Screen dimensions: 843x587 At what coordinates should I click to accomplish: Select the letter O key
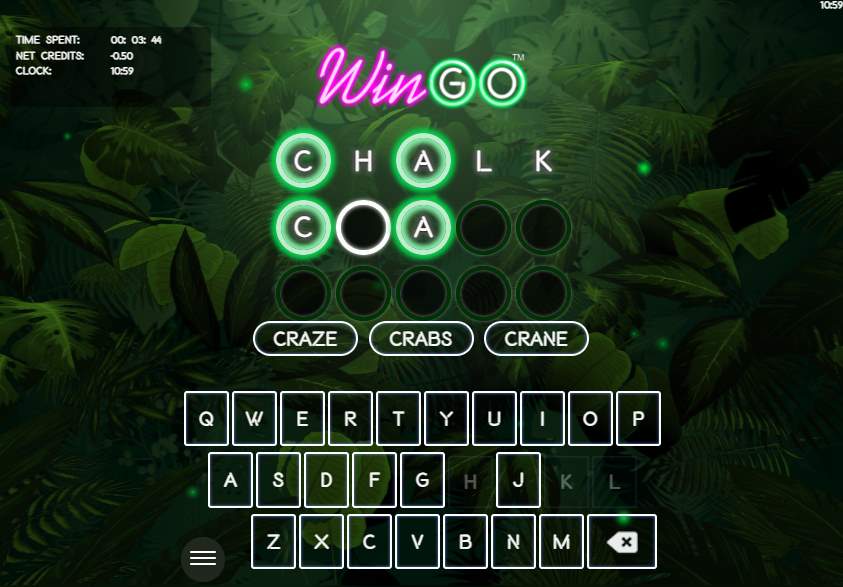point(590,418)
